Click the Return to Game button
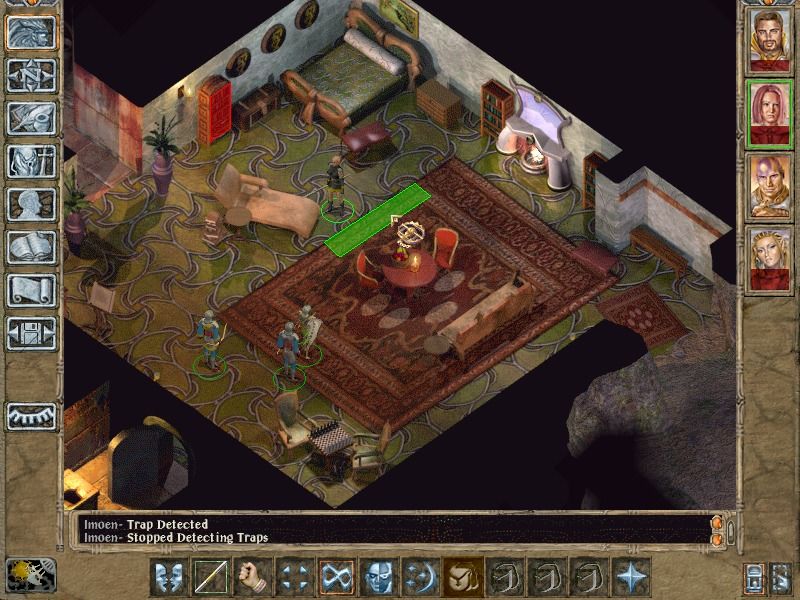 pos(30,34)
